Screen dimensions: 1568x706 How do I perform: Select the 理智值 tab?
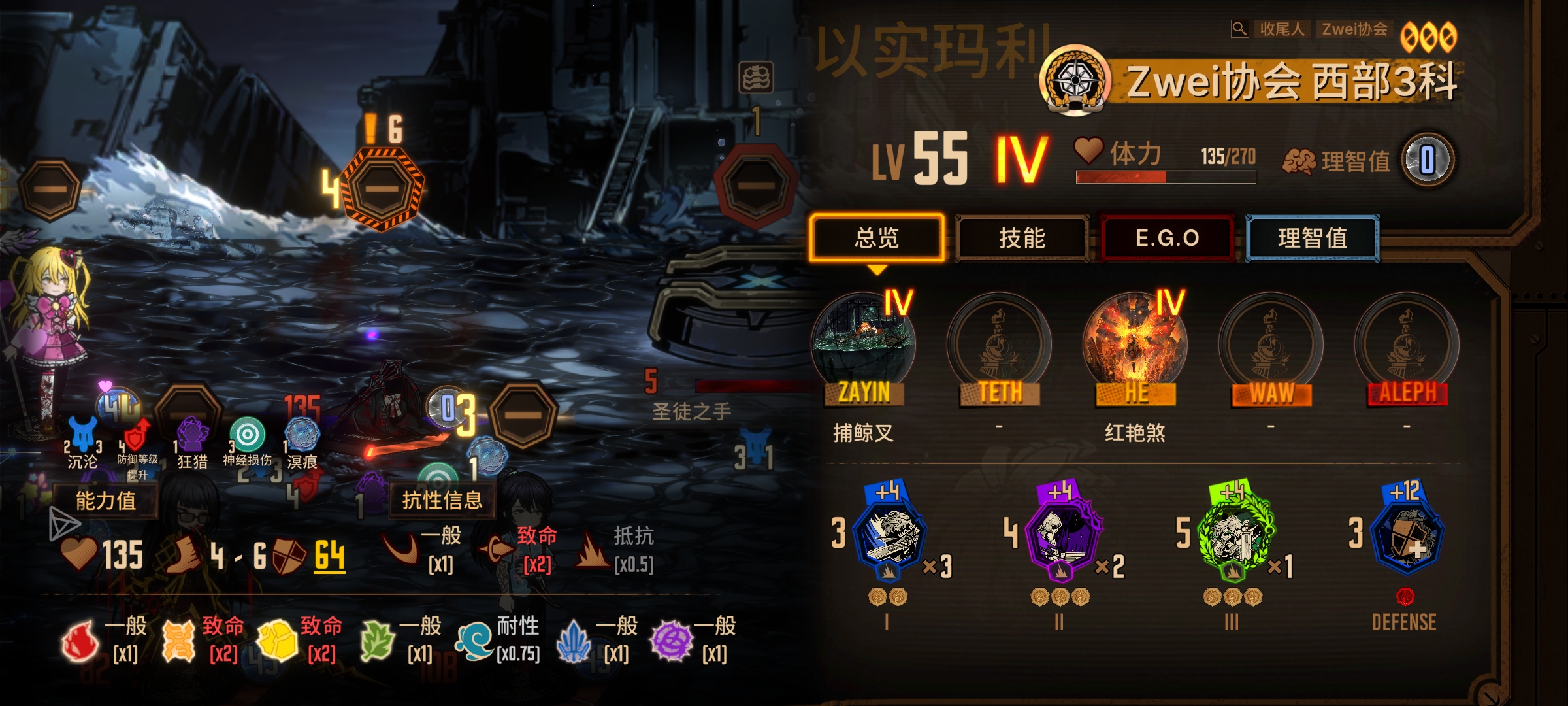point(1312,239)
